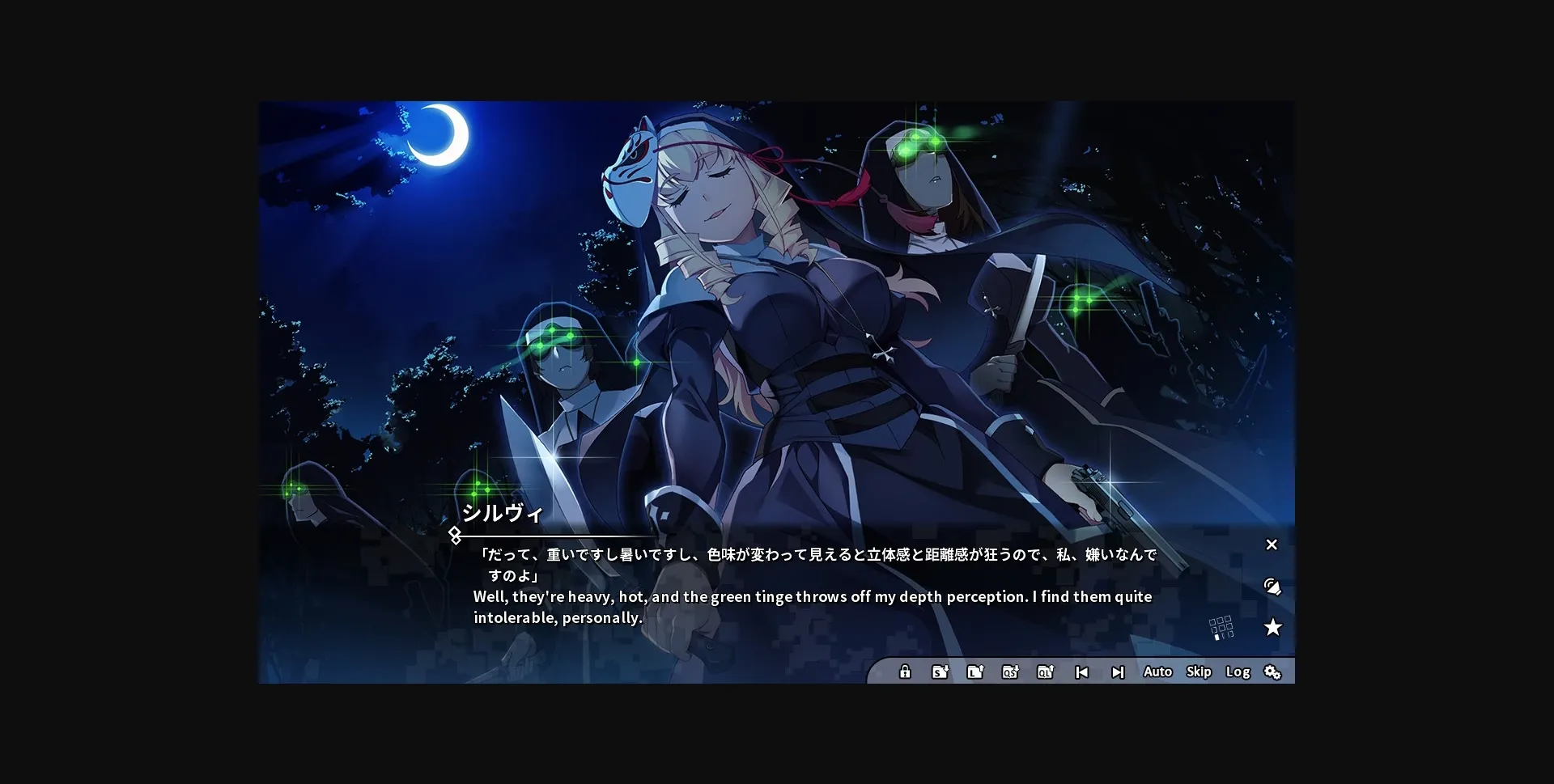
Task: Click the English translation text line
Action: [x=812, y=597]
